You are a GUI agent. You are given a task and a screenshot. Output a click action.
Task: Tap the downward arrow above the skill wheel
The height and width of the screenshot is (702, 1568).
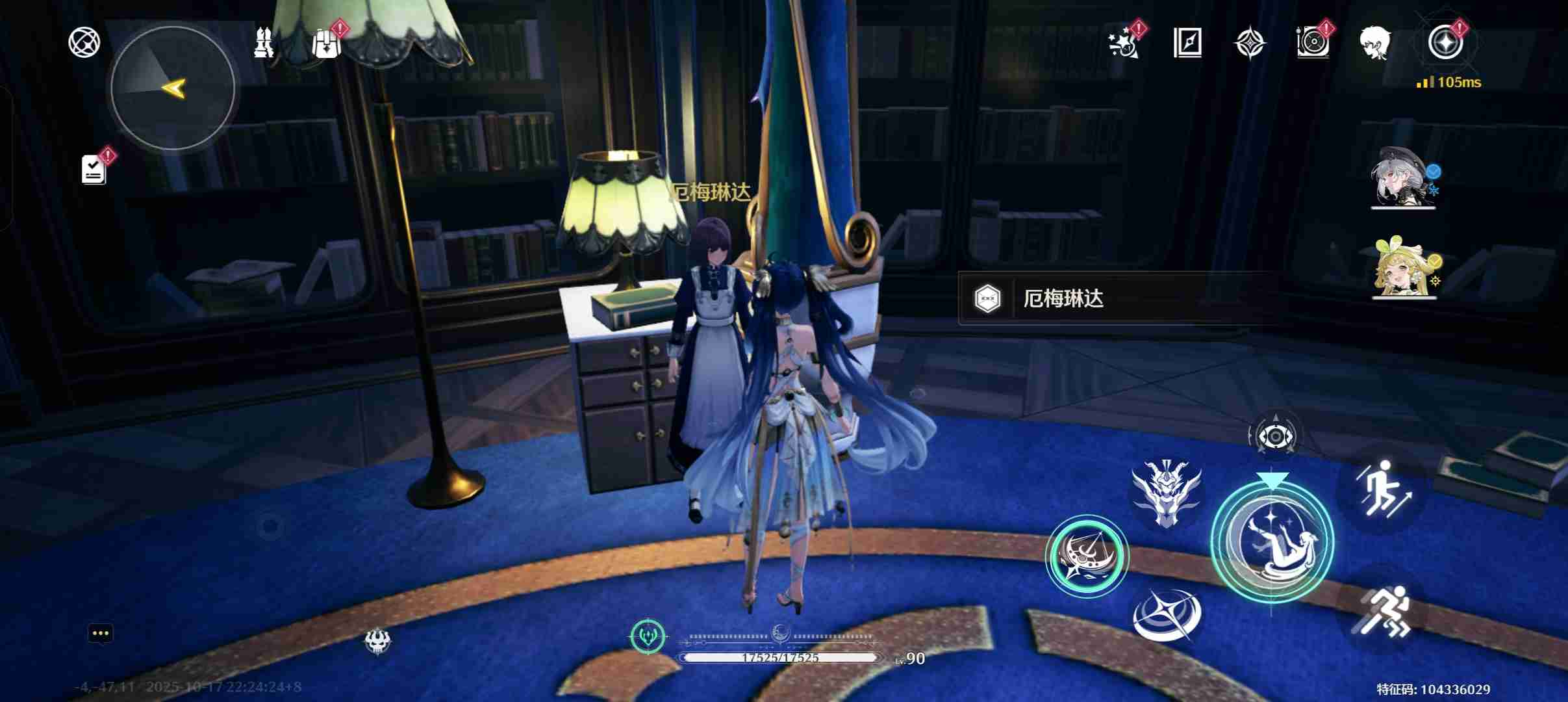coord(1273,479)
